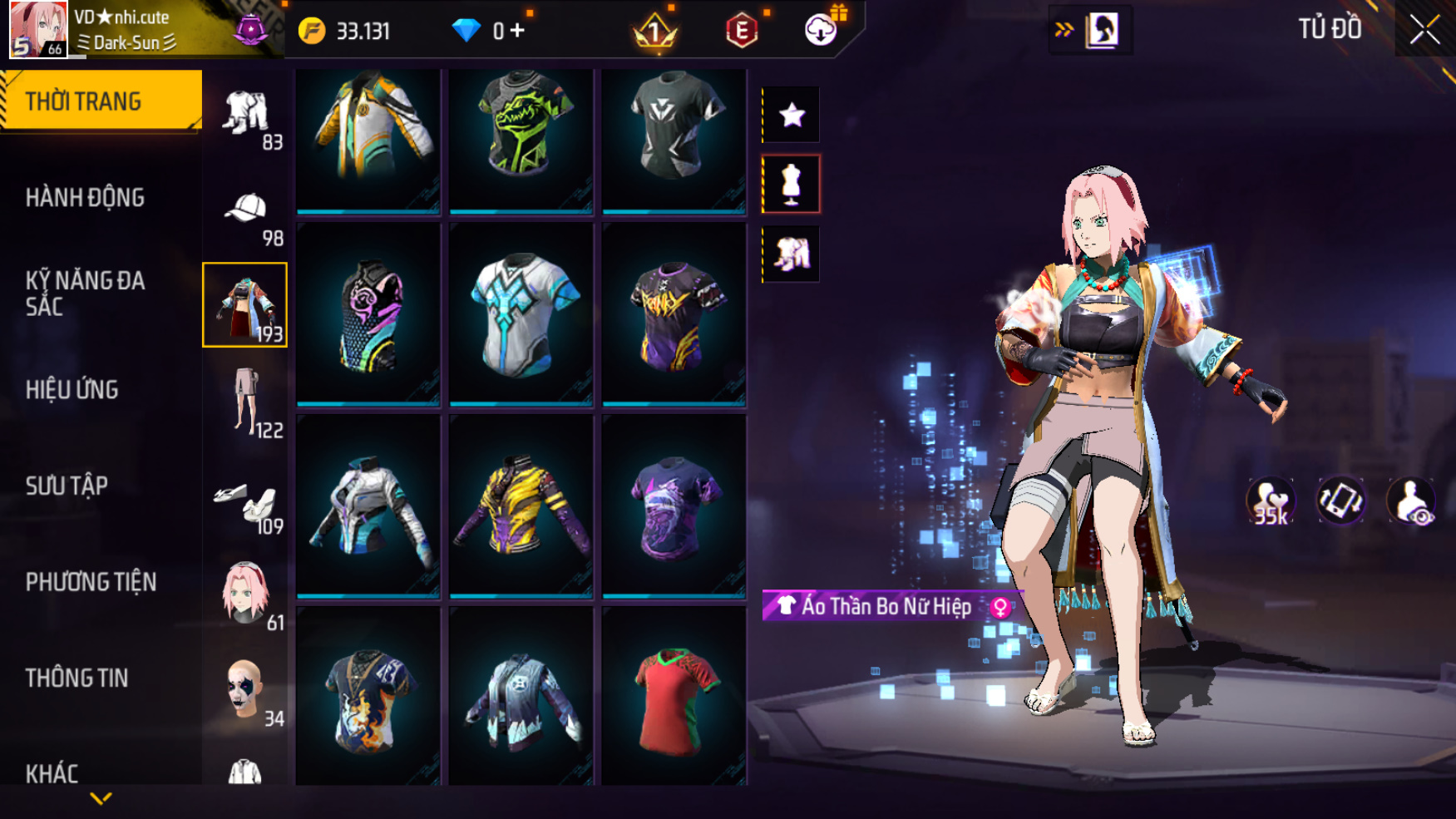Open the shoes category showing 109
This screenshot has width=1456, height=819.
point(246,503)
